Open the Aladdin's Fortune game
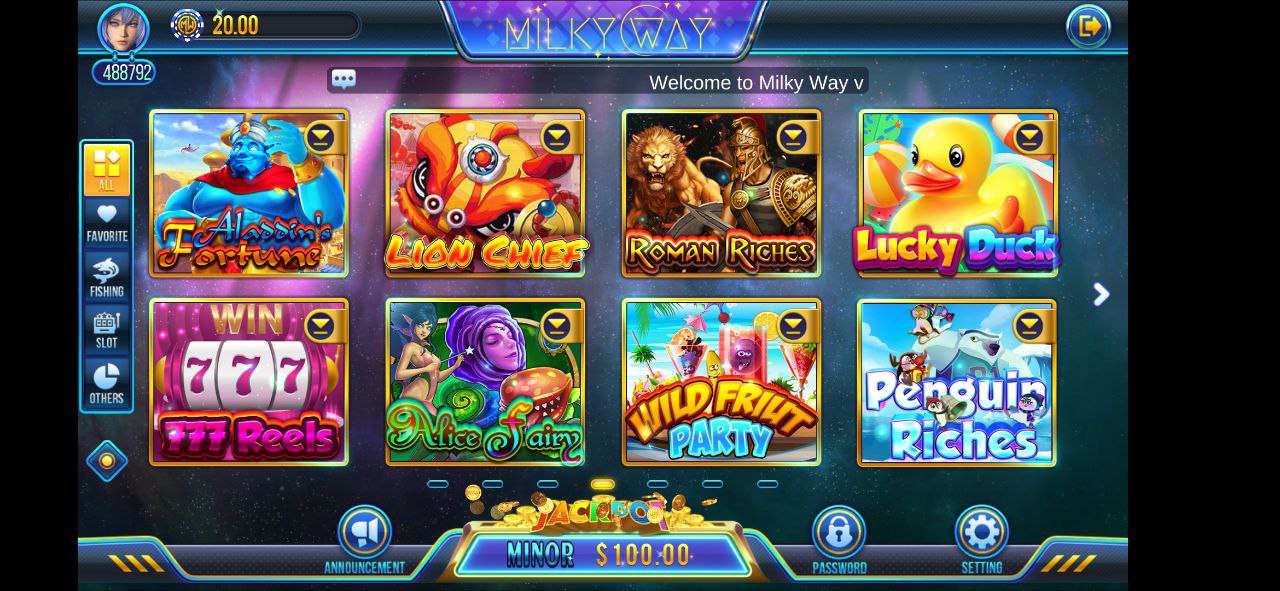 (248, 195)
